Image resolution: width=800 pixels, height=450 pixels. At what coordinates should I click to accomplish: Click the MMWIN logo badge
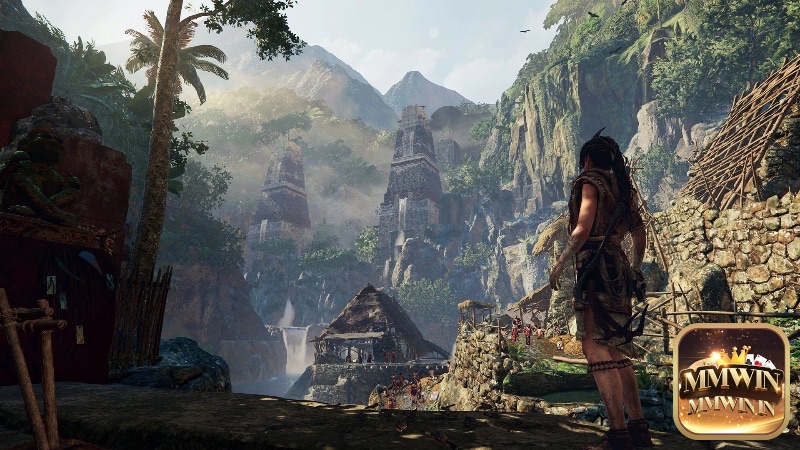point(731,381)
